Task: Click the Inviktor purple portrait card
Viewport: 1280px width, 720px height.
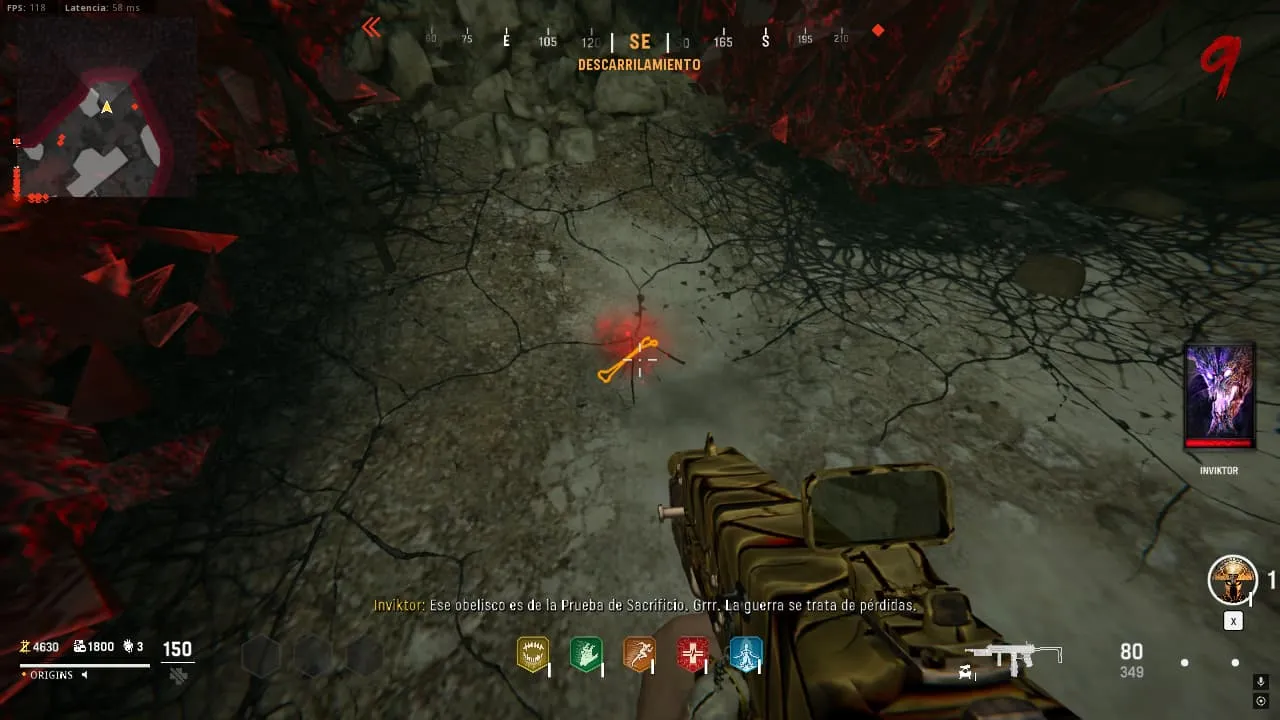Action: 1219,396
